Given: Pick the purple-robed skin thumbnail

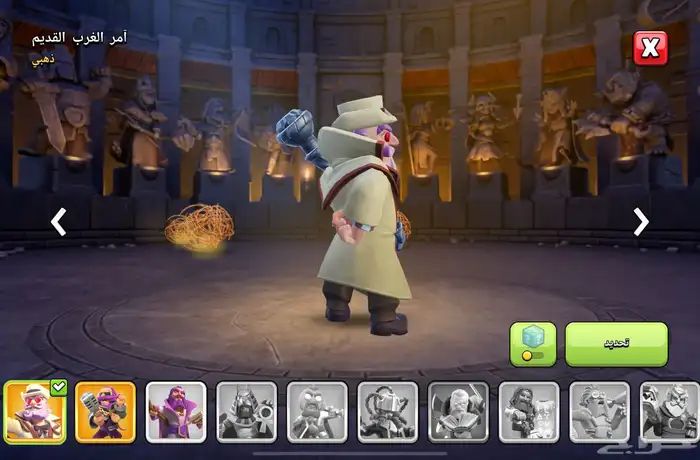Looking at the screenshot, I should pos(176,411).
